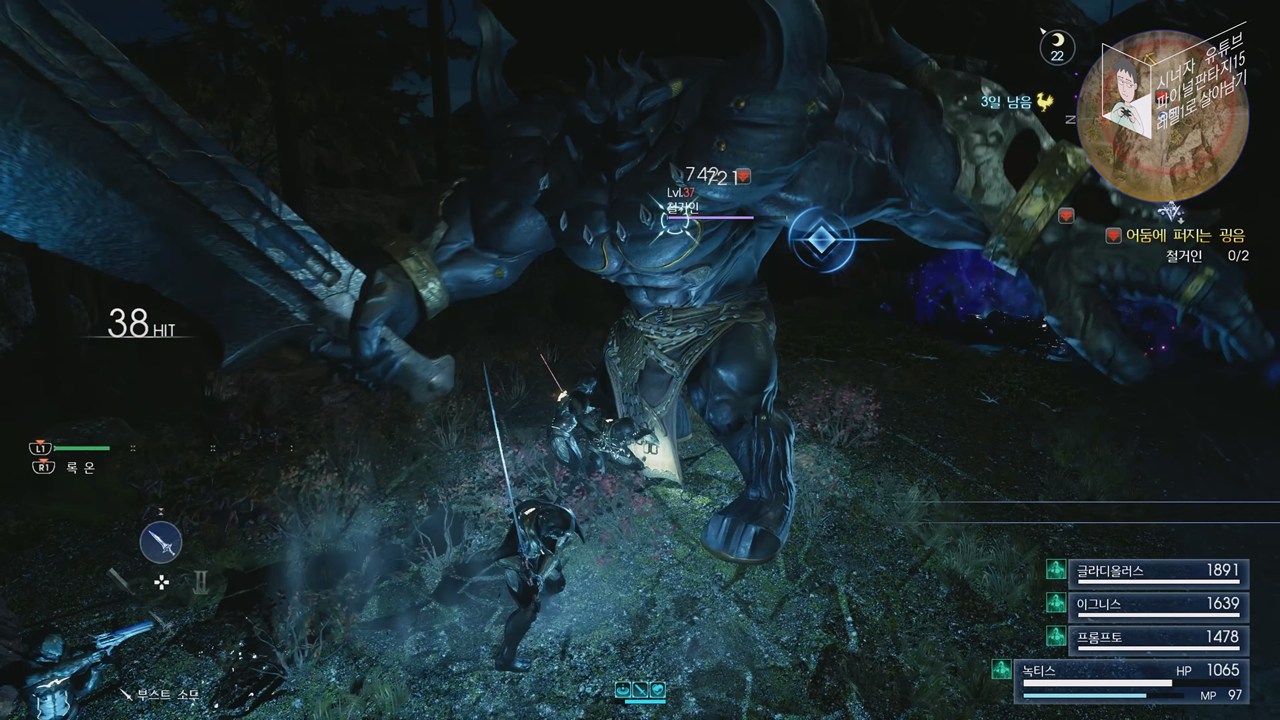The image size is (1280, 720).
Task: Select party member 글라디올러스 row
Action: point(1155,571)
